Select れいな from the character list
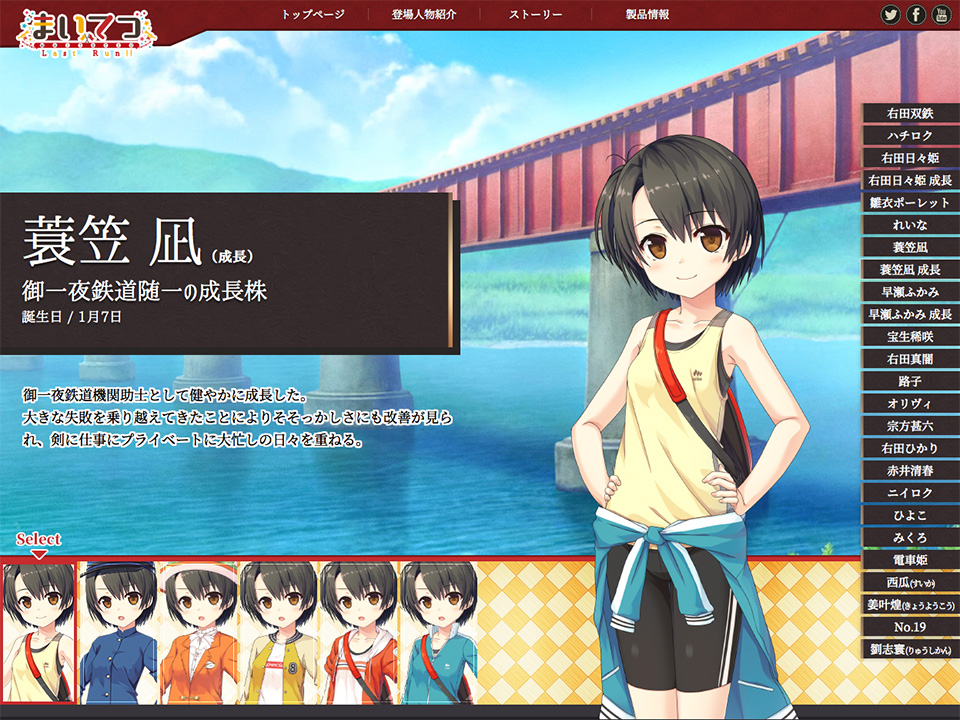This screenshot has height=720, width=960. coord(910,225)
